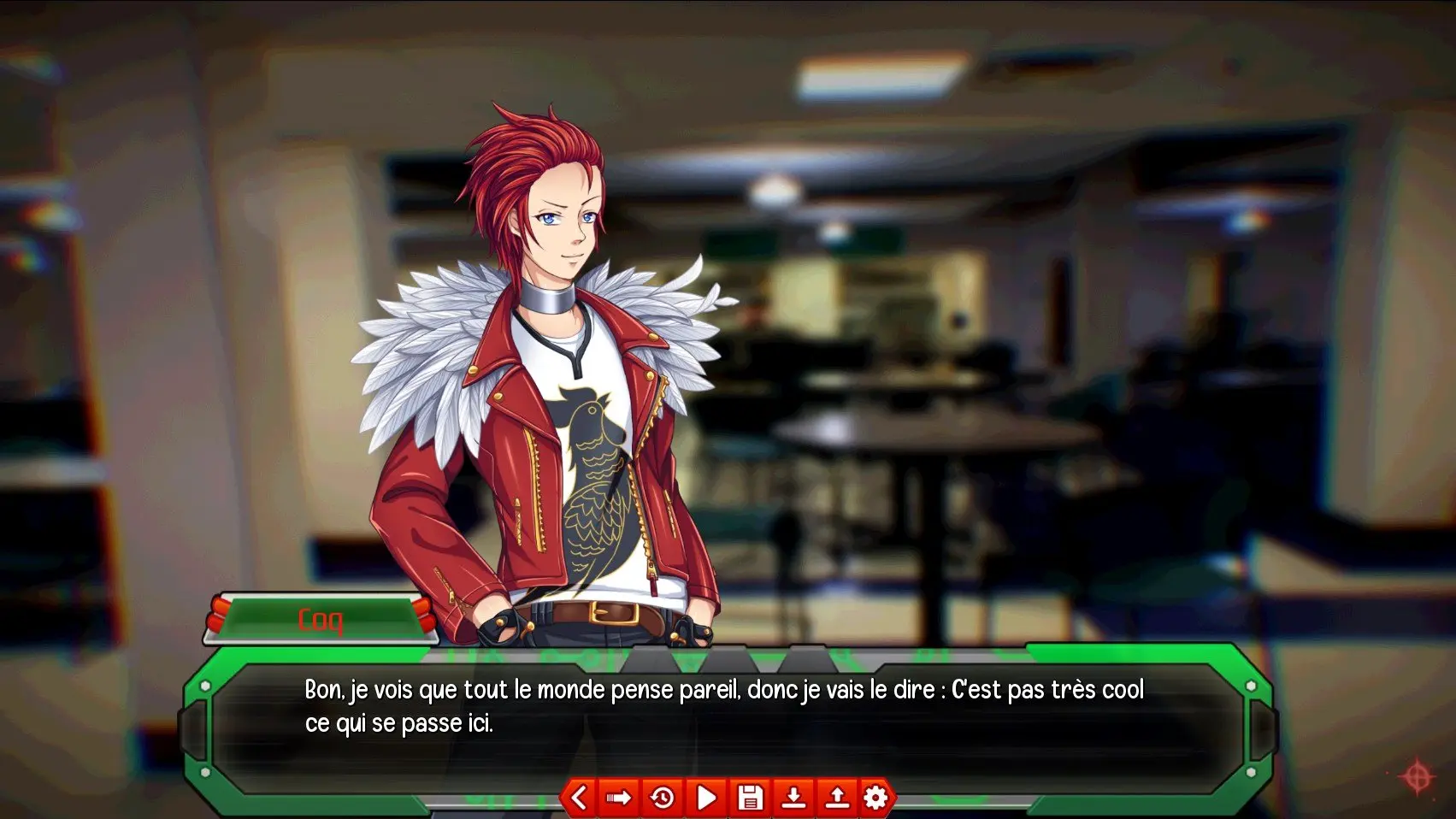Click the upward arrow tray button
Viewport: 1456px width, 819px height.
[836, 798]
